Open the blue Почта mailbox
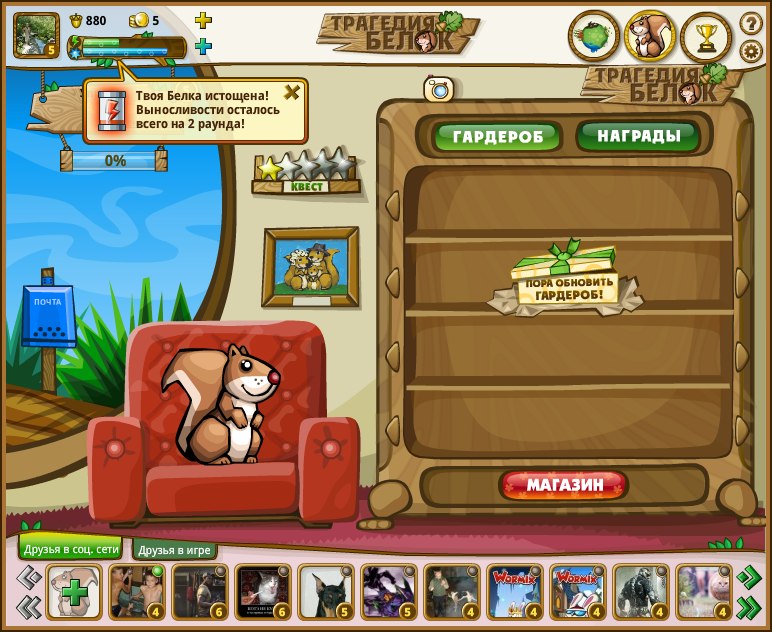Screen dimensions: 772x632 48,316
